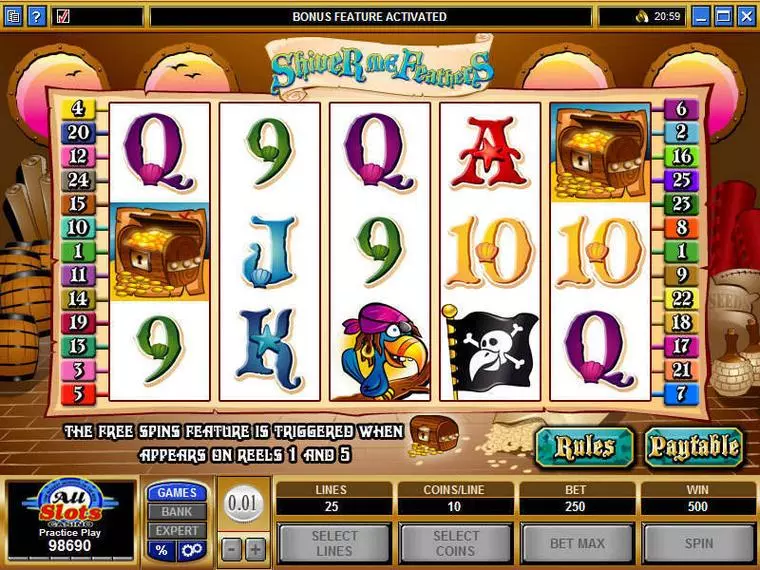Open the percent statistics button

pos(160,551)
